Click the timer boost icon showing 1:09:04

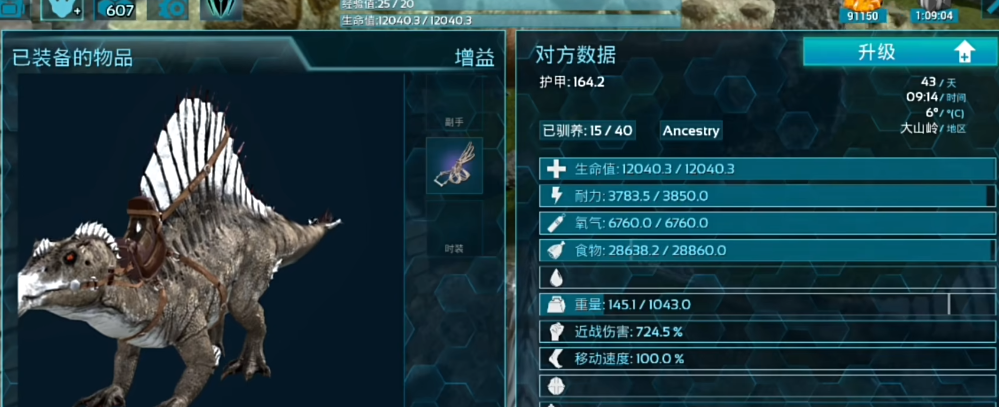[933, 10]
